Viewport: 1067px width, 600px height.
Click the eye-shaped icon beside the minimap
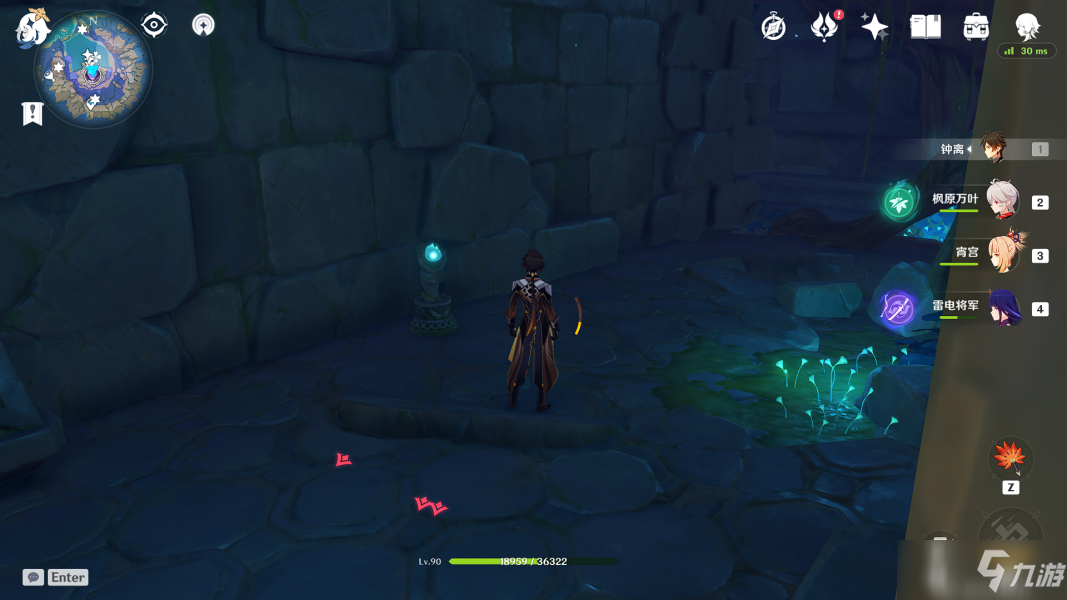pos(154,25)
